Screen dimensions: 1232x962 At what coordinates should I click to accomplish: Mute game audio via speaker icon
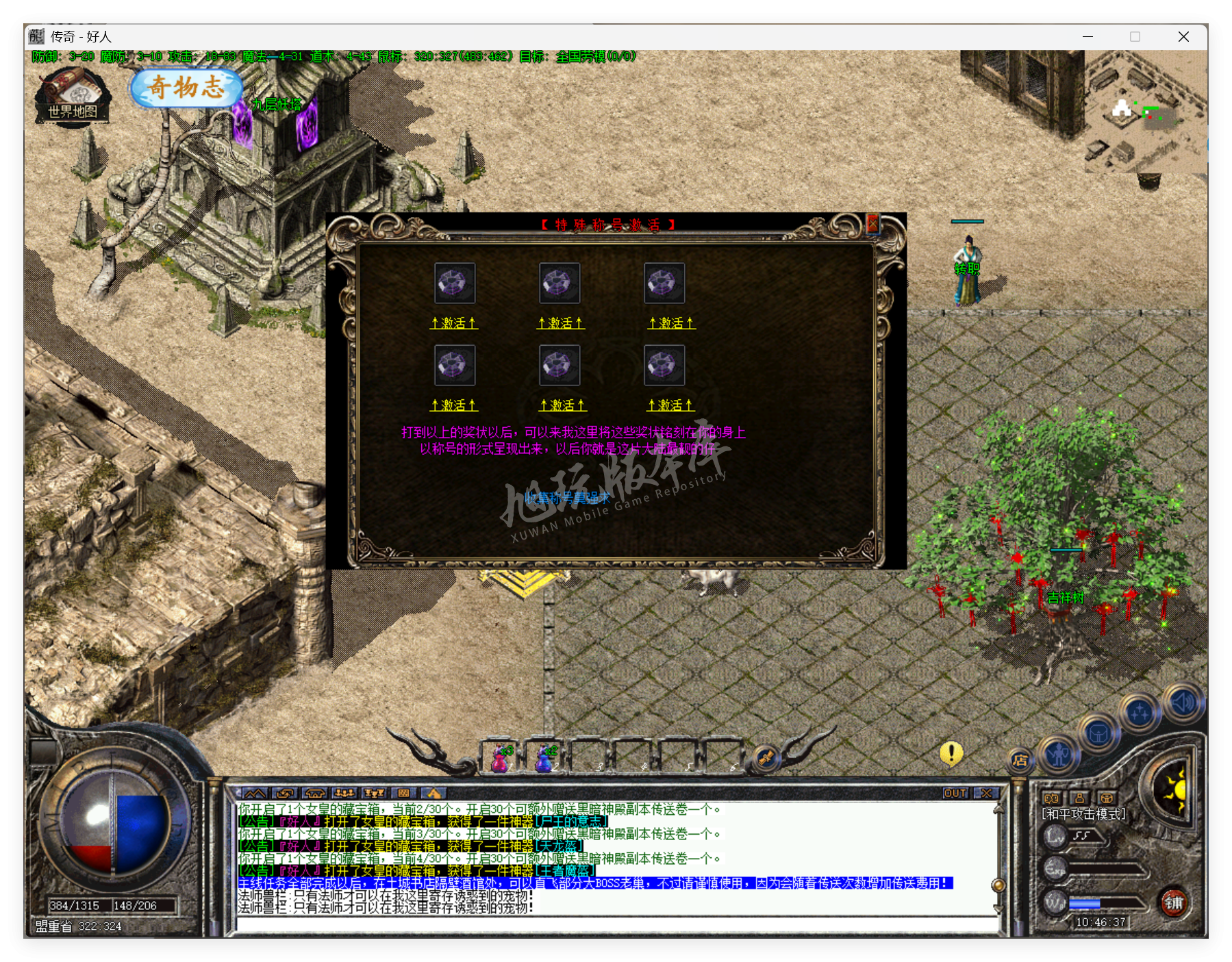coord(1182,702)
